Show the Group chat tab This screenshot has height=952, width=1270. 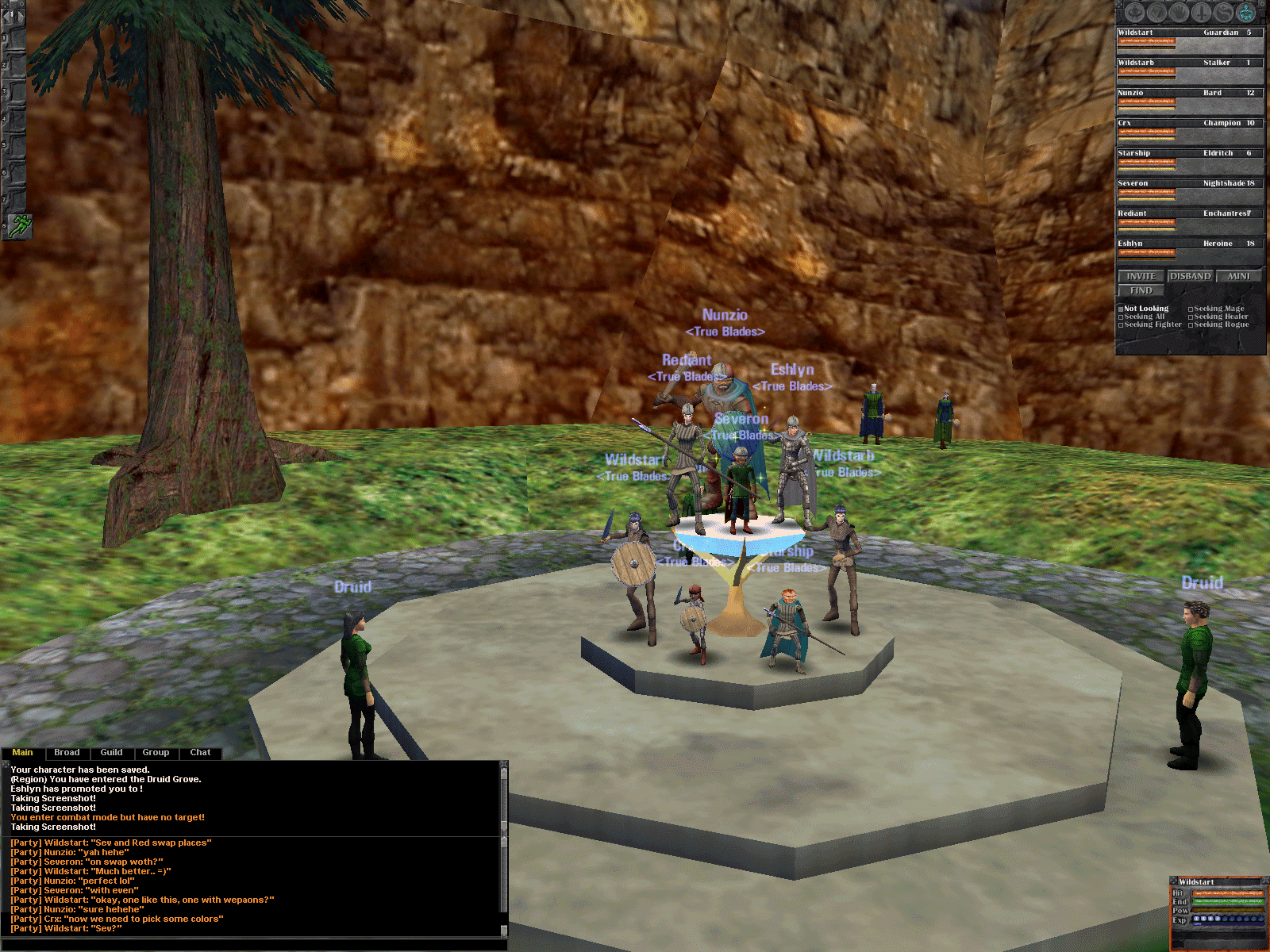pos(156,753)
